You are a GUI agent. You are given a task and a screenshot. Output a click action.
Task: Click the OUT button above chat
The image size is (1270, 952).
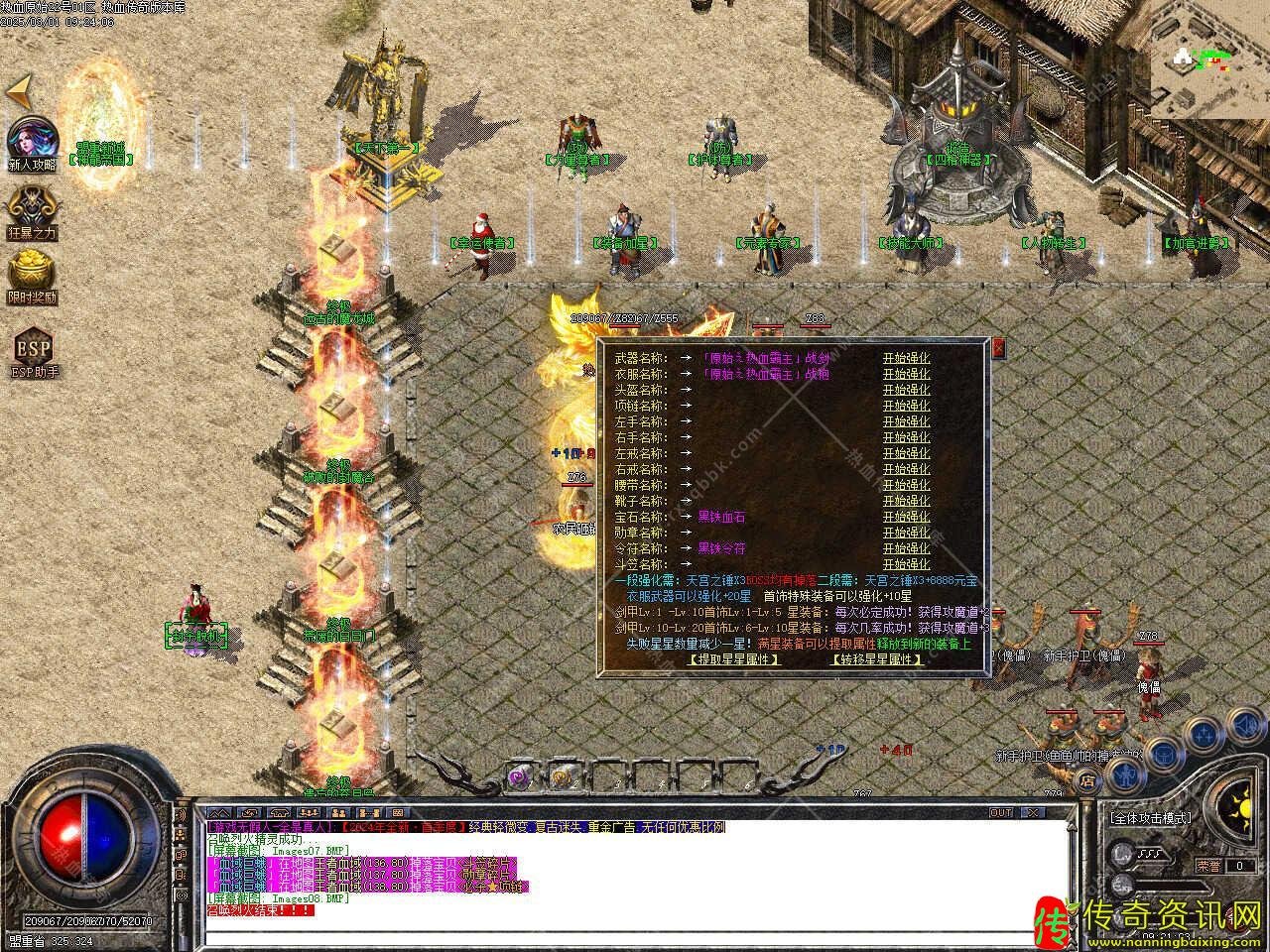coord(1002,813)
